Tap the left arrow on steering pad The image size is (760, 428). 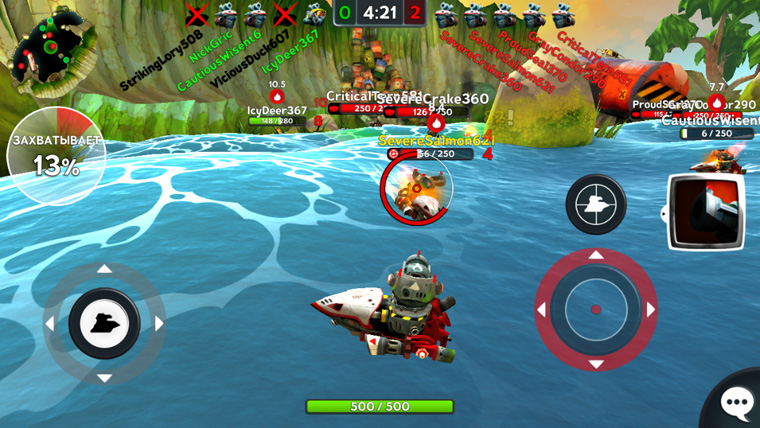50,324
